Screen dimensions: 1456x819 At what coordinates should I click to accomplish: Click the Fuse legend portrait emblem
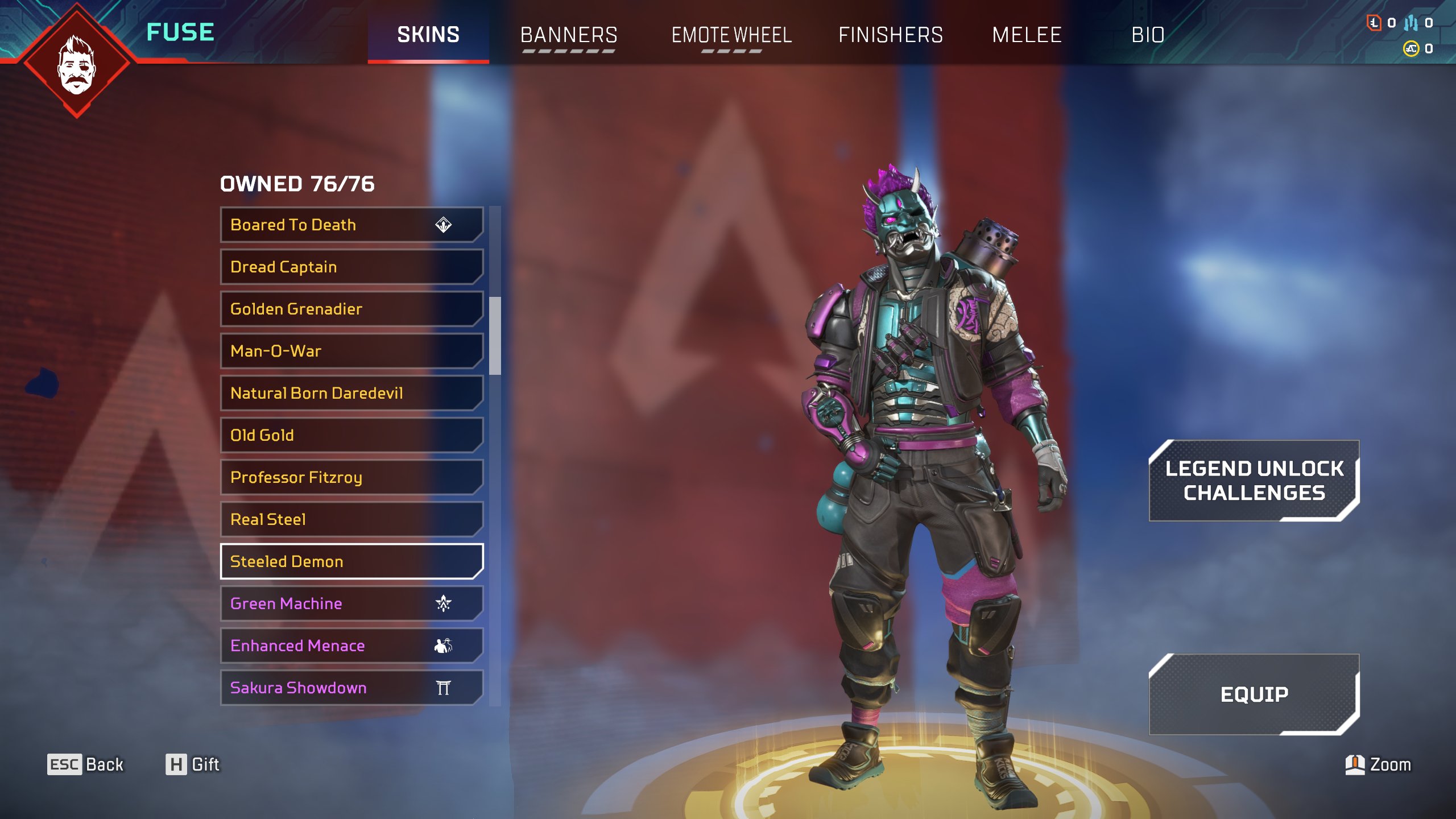tap(77, 63)
